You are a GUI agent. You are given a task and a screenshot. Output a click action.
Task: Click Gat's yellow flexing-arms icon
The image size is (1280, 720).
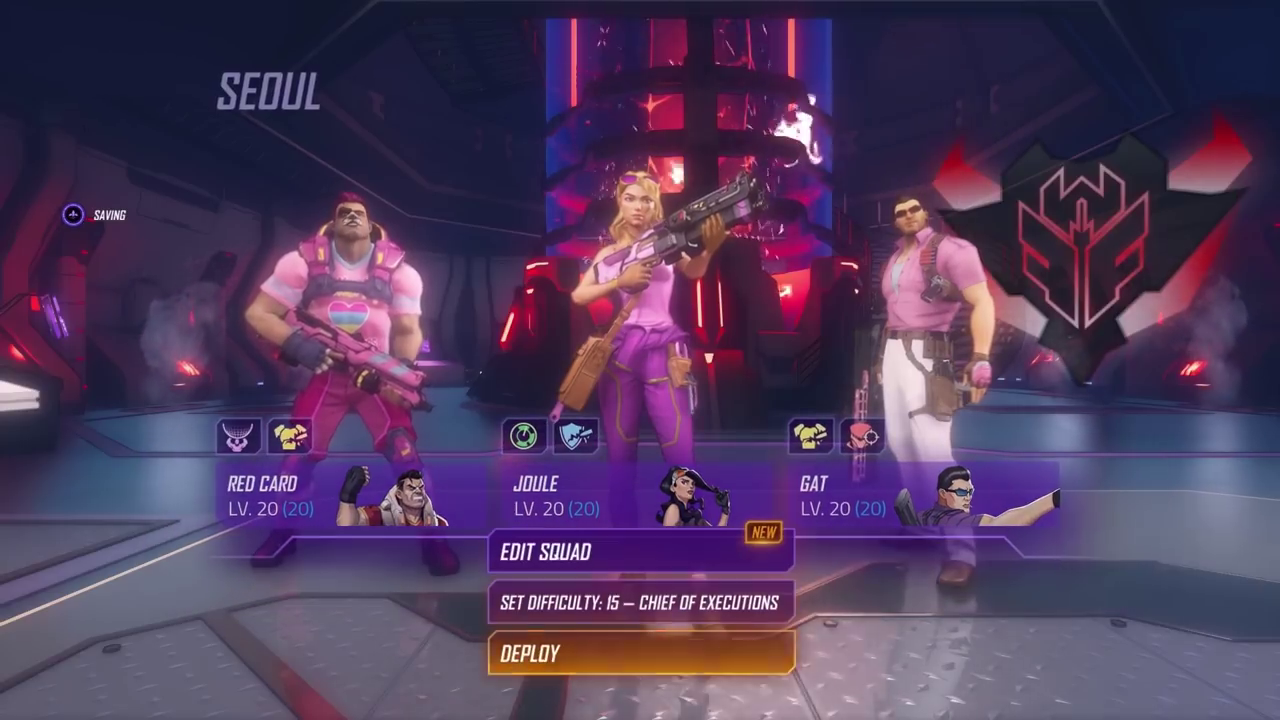coord(811,436)
